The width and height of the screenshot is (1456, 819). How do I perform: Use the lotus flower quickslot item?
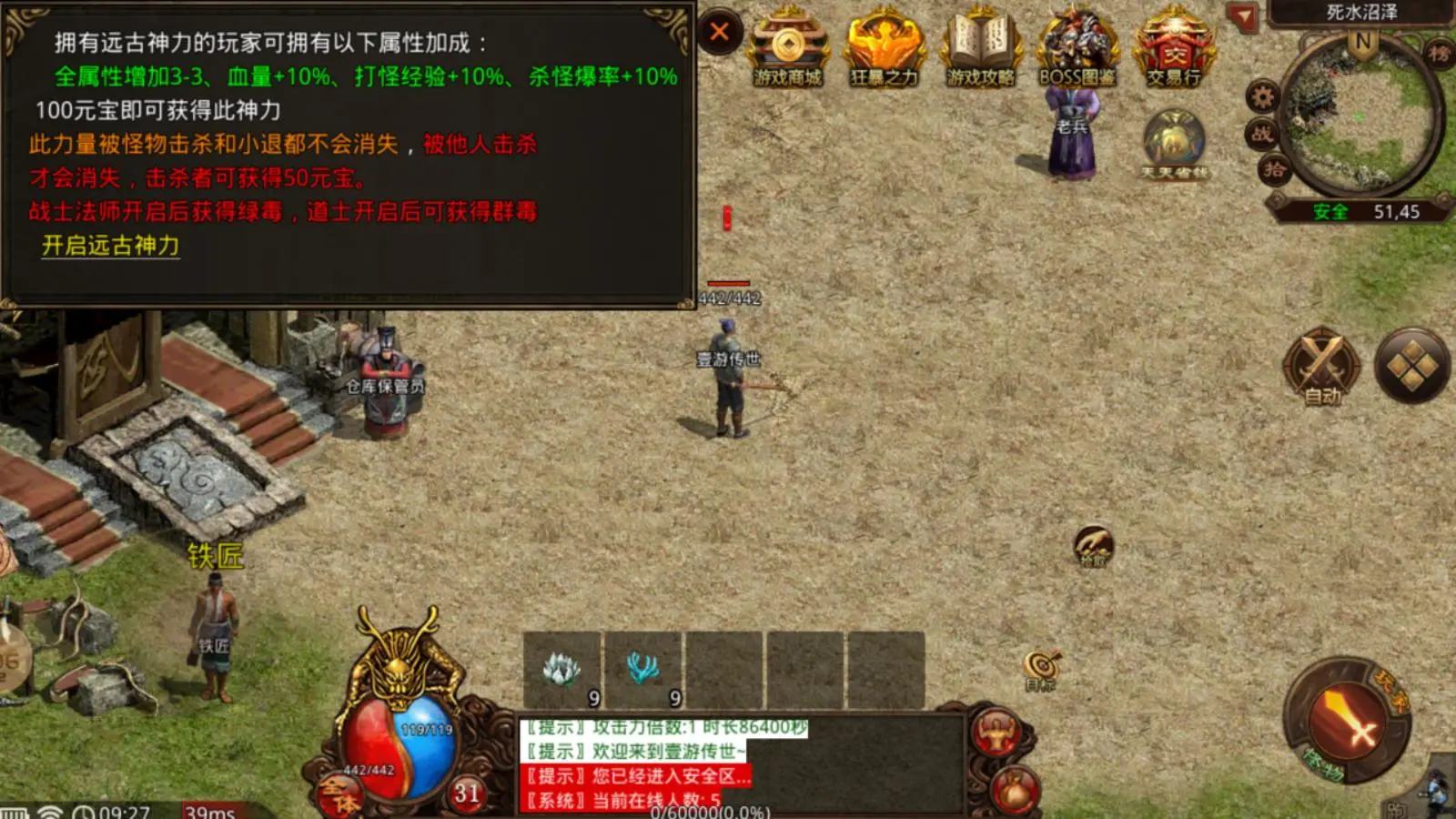coord(561,671)
